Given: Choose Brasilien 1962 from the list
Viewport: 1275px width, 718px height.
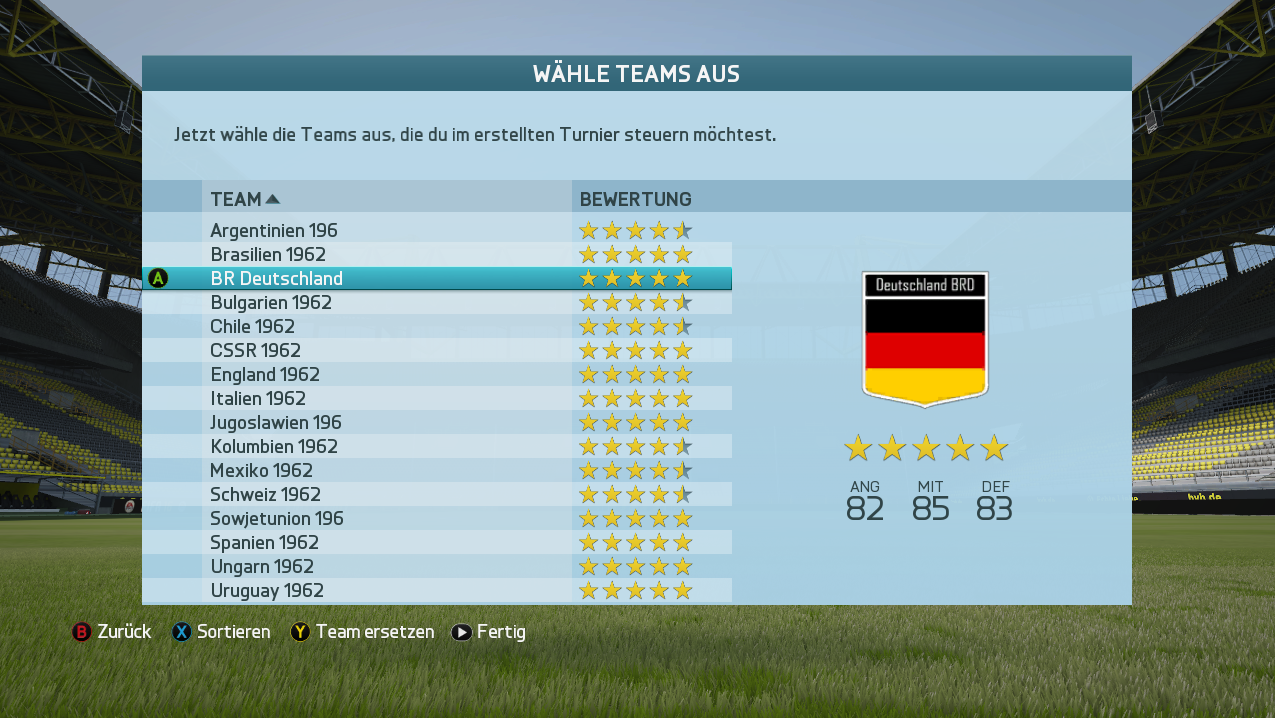Looking at the screenshot, I should 268,255.
